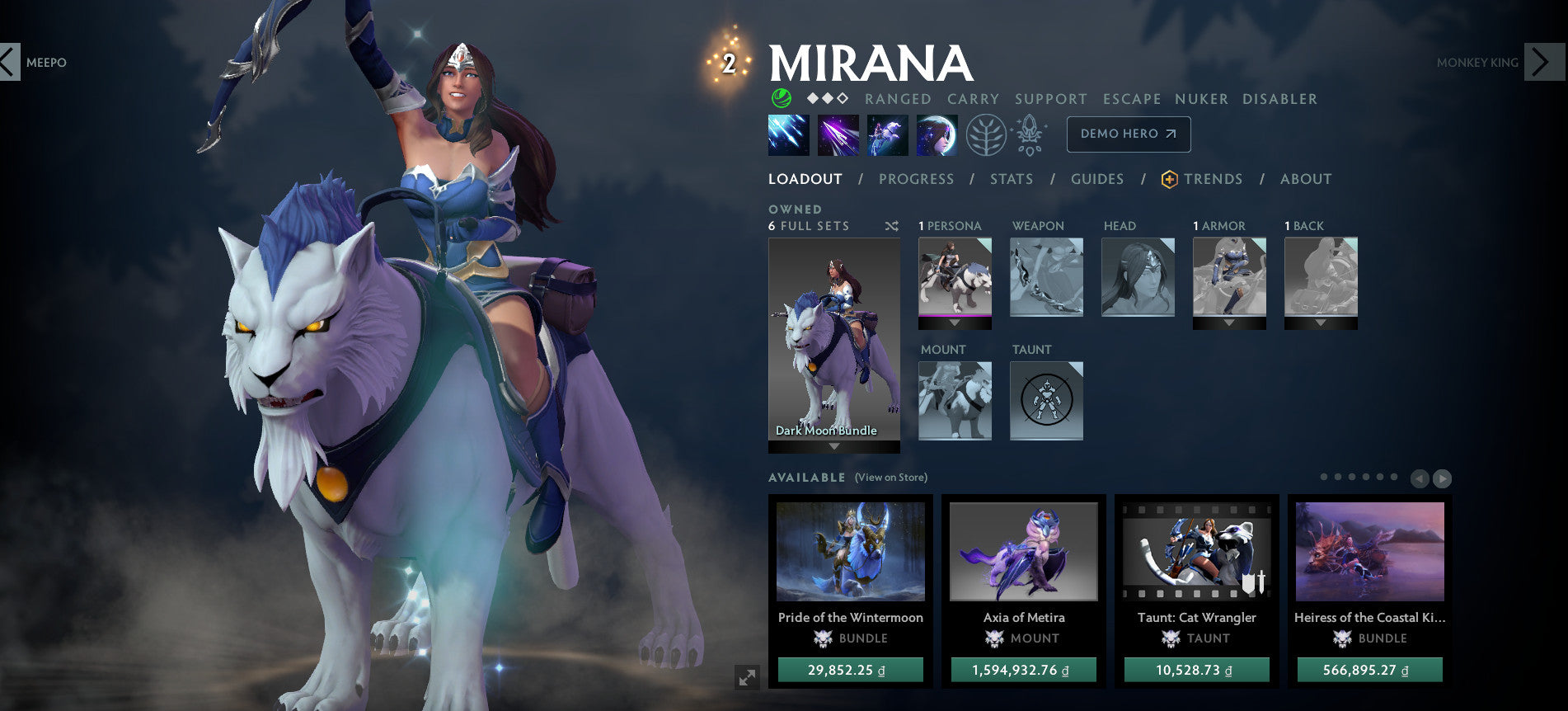Expand the Dark Moon Bundle details arrow

click(x=833, y=447)
